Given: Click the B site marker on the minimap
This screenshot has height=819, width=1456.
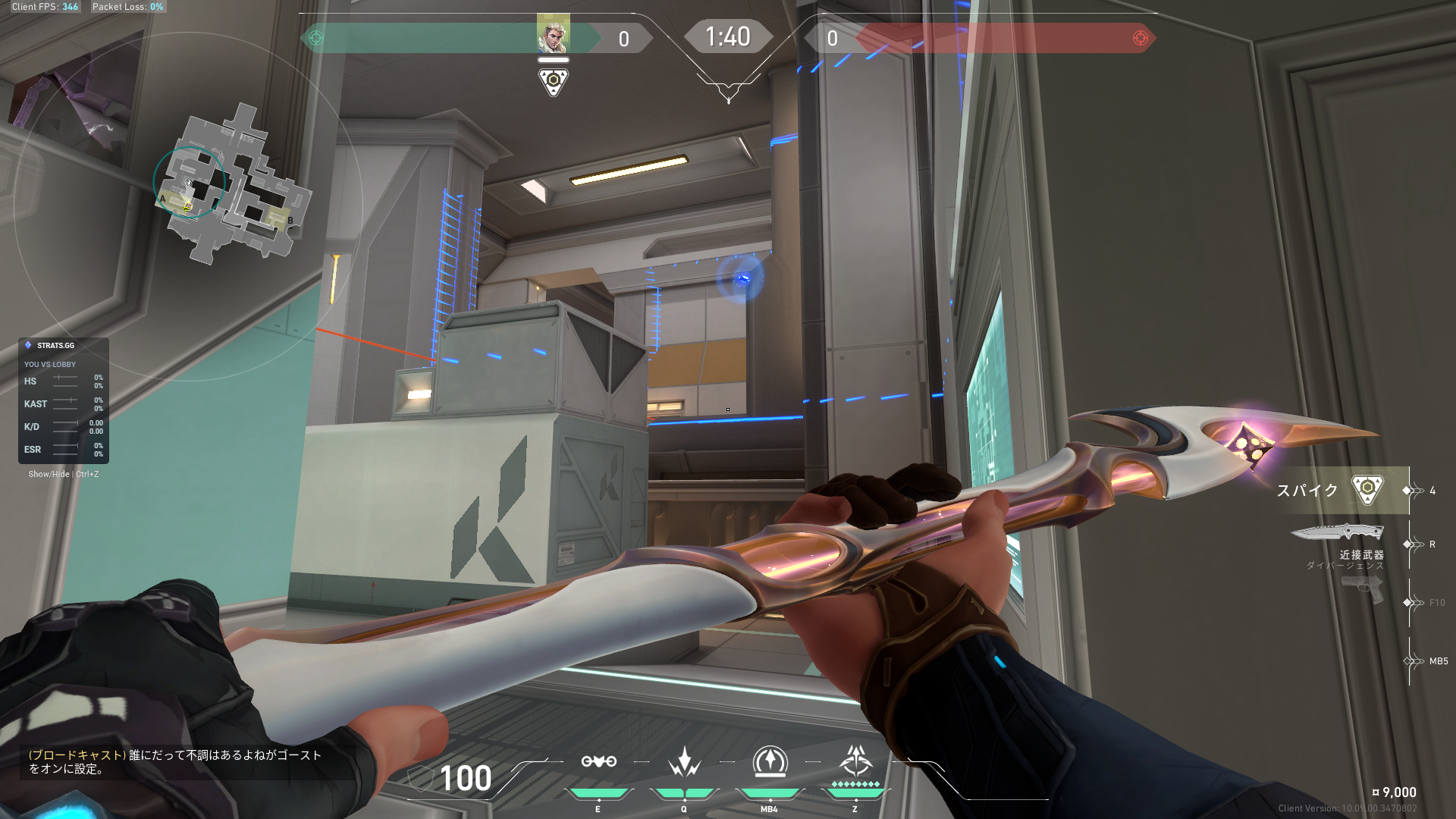Looking at the screenshot, I should [x=290, y=221].
